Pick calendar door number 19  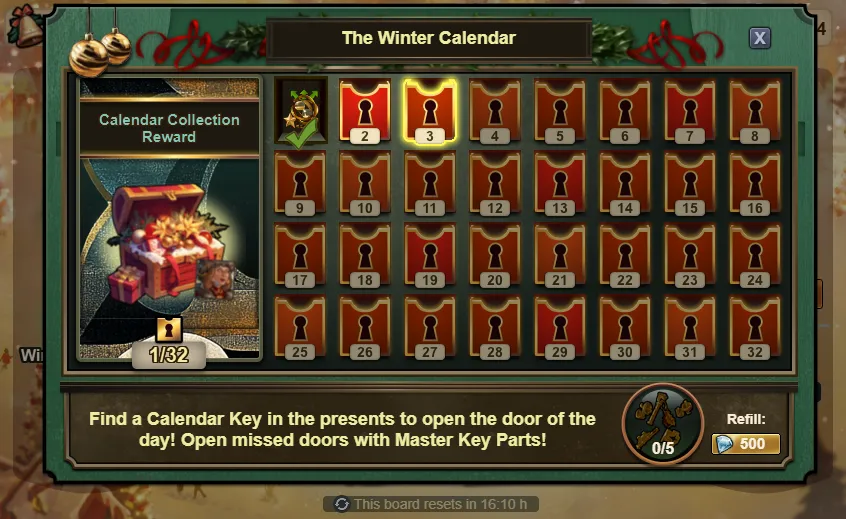(x=430, y=254)
